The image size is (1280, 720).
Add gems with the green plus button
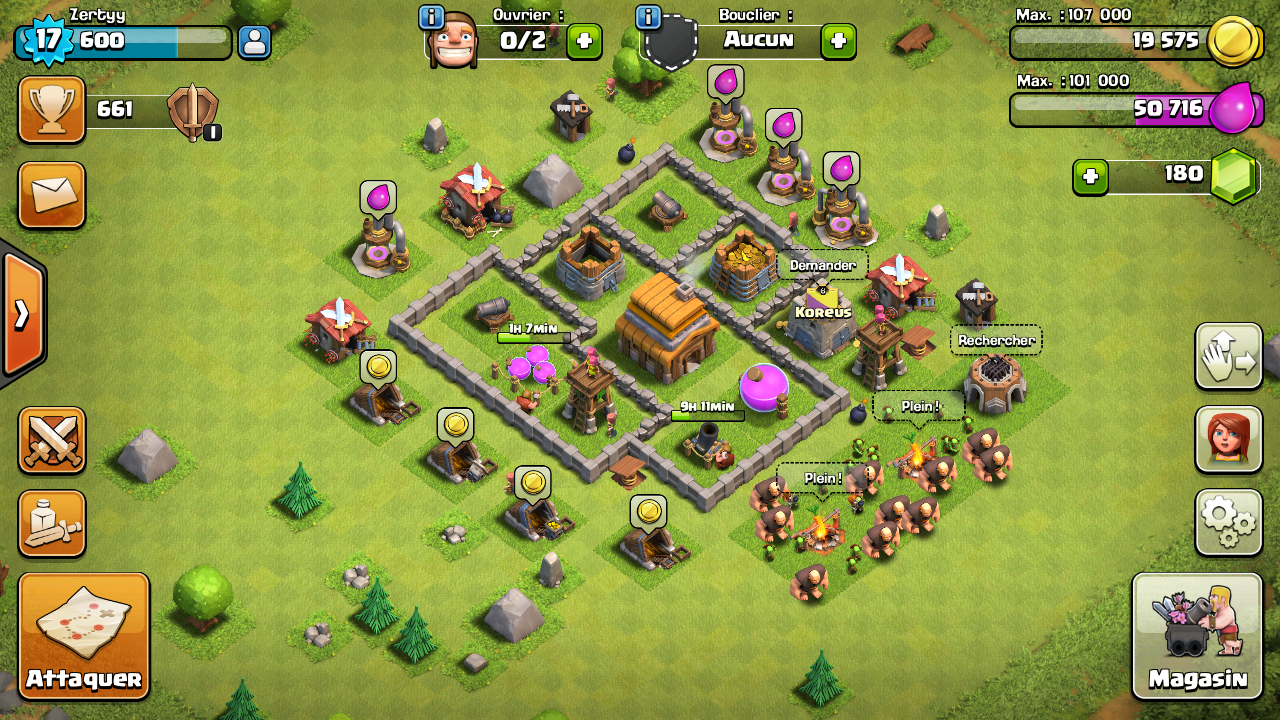coord(1090,177)
